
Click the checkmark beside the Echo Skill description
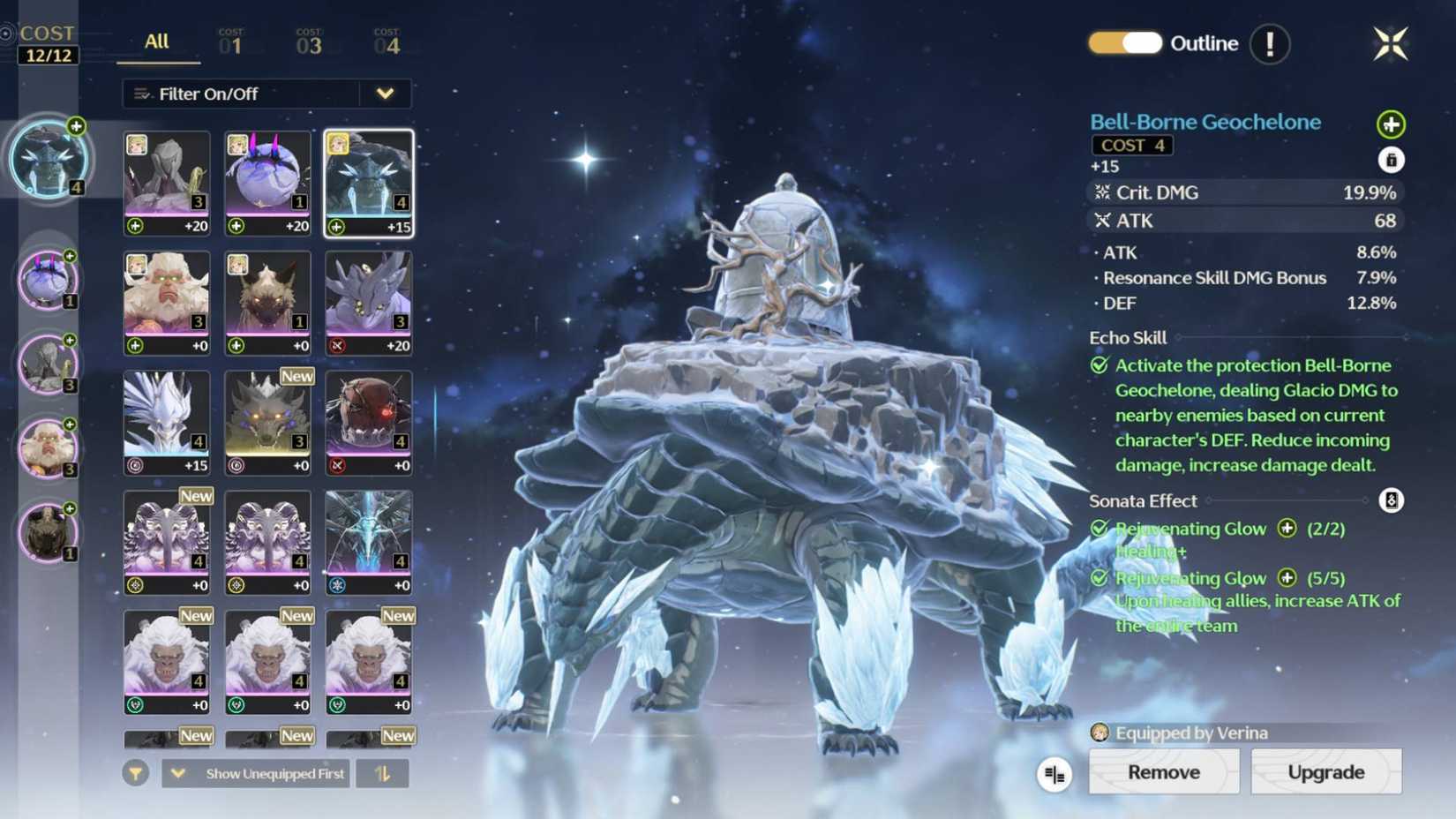1099,364
